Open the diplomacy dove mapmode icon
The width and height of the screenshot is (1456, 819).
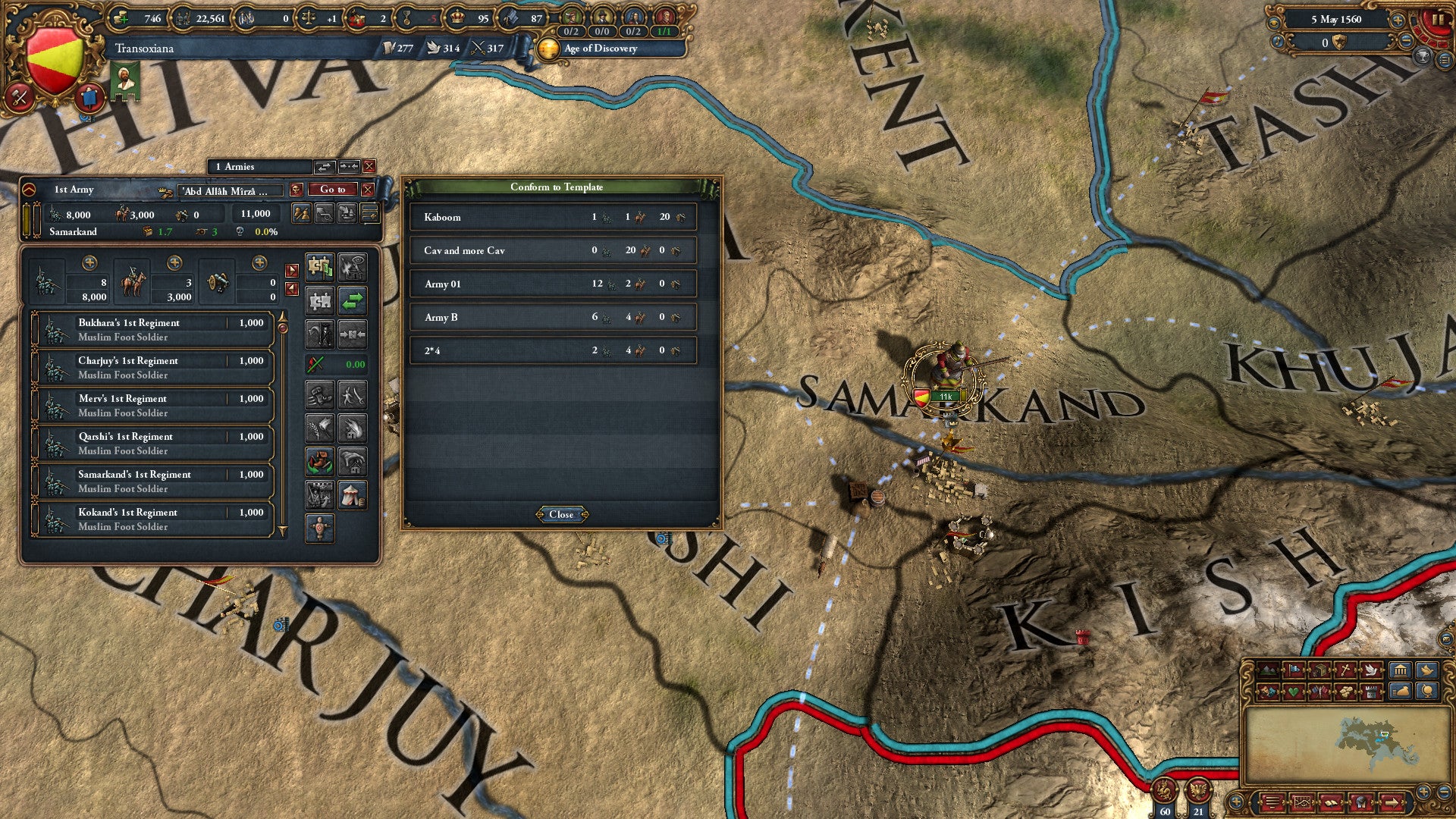pyautogui.click(x=1371, y=670)
